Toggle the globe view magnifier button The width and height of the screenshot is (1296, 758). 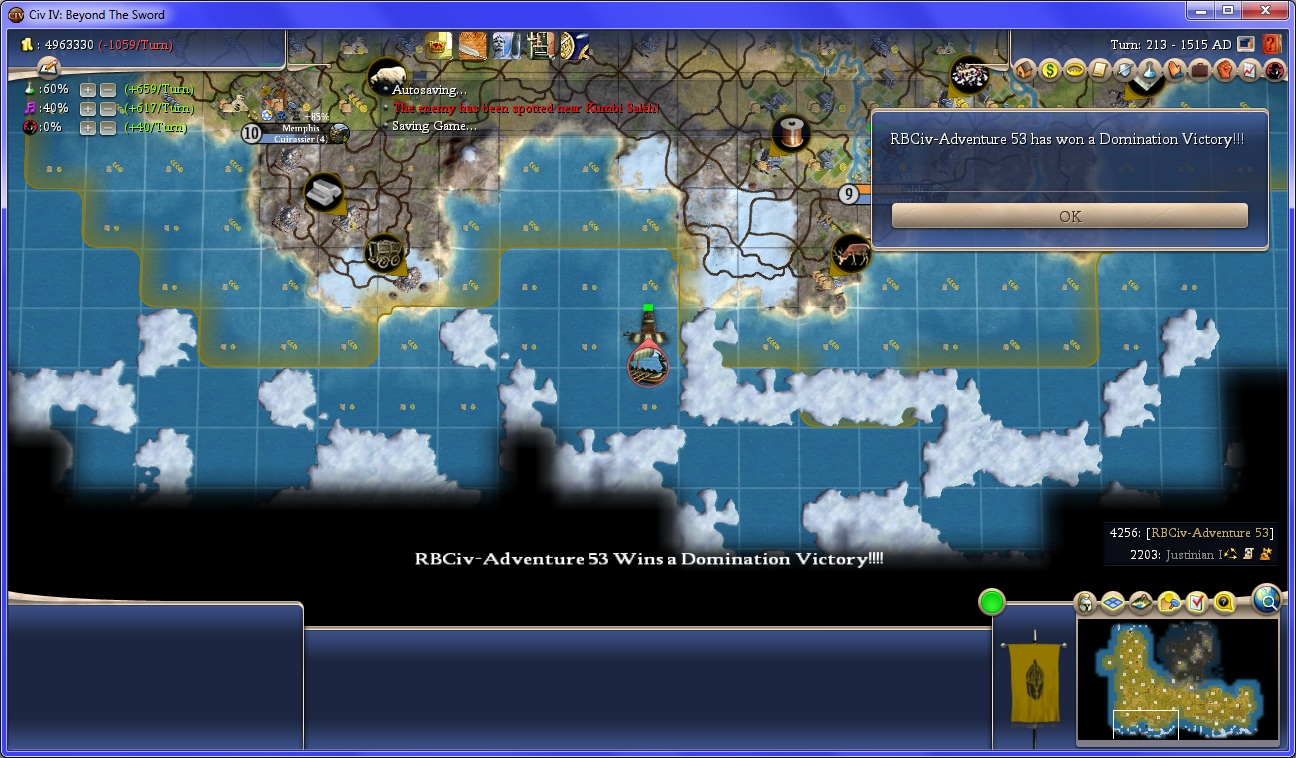[x=1266, y=599]
